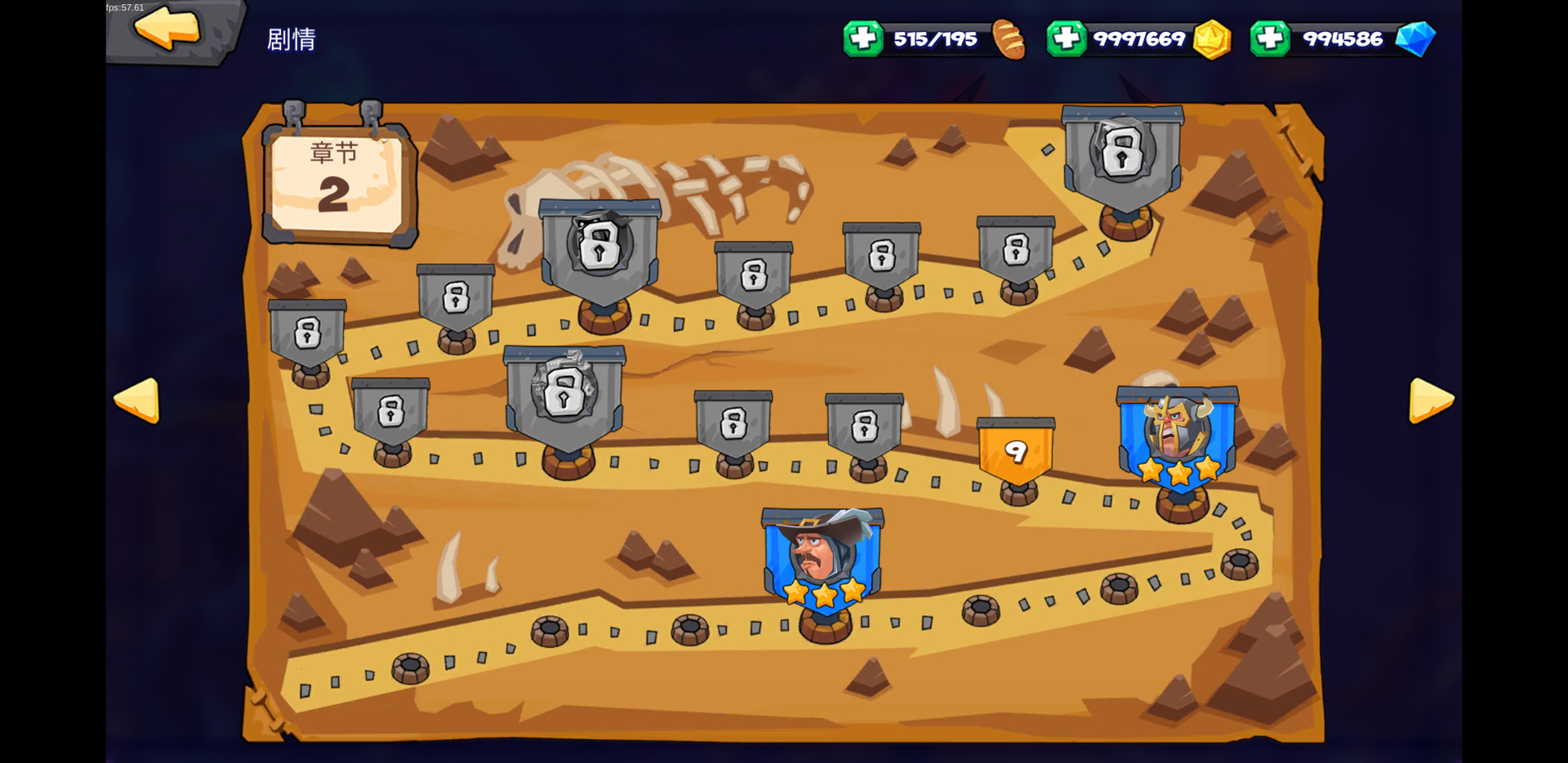Tap the 515/195 energy counter display
The width and height of the screenshot is (1568, 763).
[x=936, y=38]
